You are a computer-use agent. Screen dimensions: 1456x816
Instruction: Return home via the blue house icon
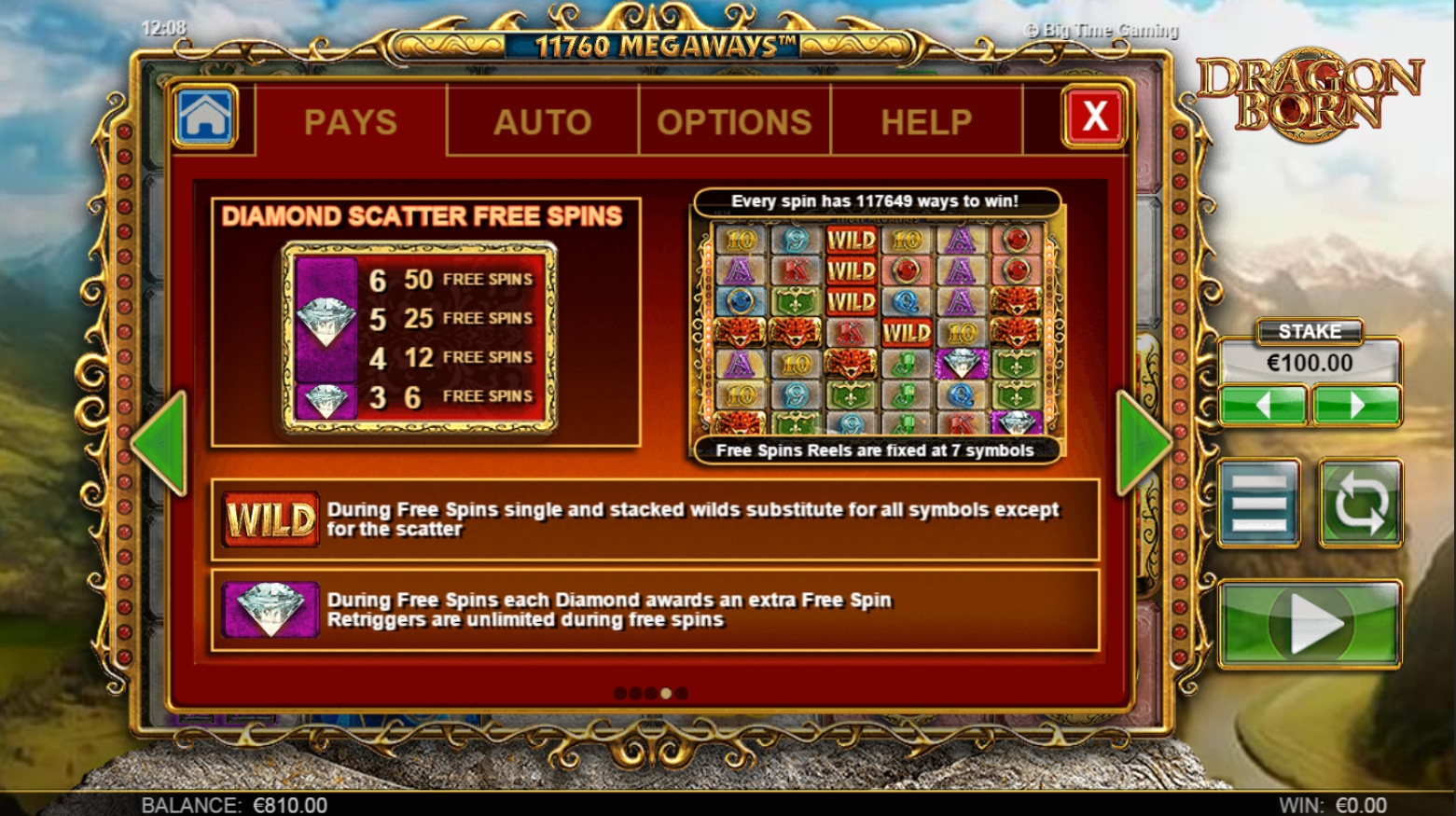point(205,118)
